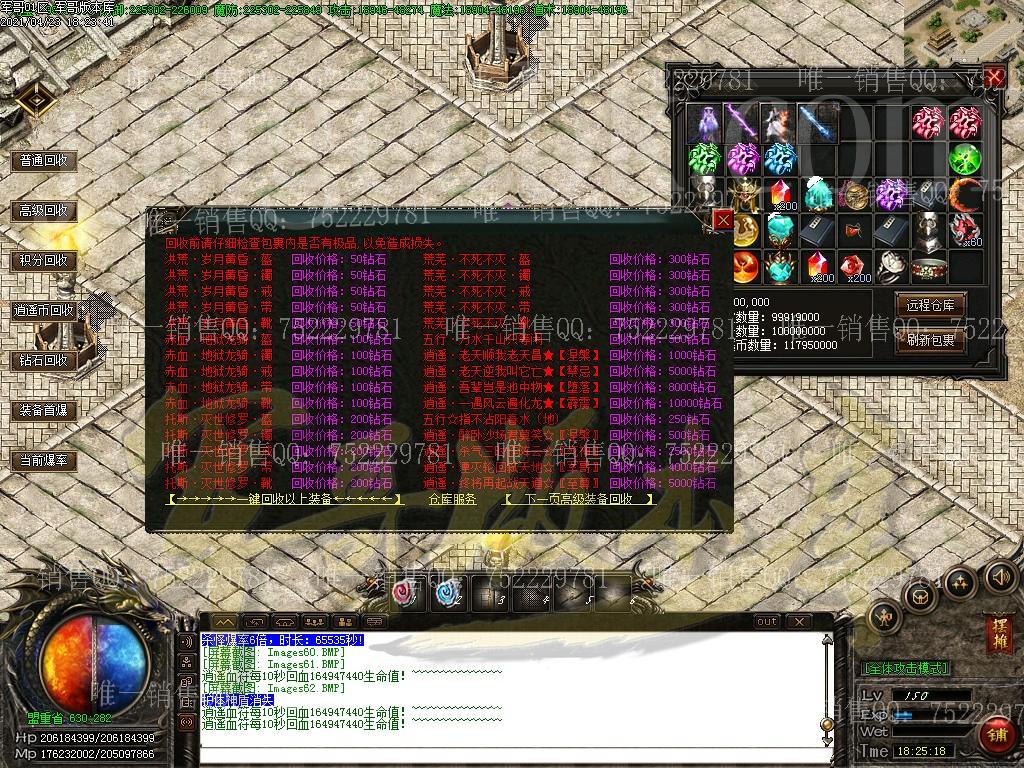Viewport: 1024px width, 768px height.
Task: Show the 当前爆率 info
Action: [44, 460]
